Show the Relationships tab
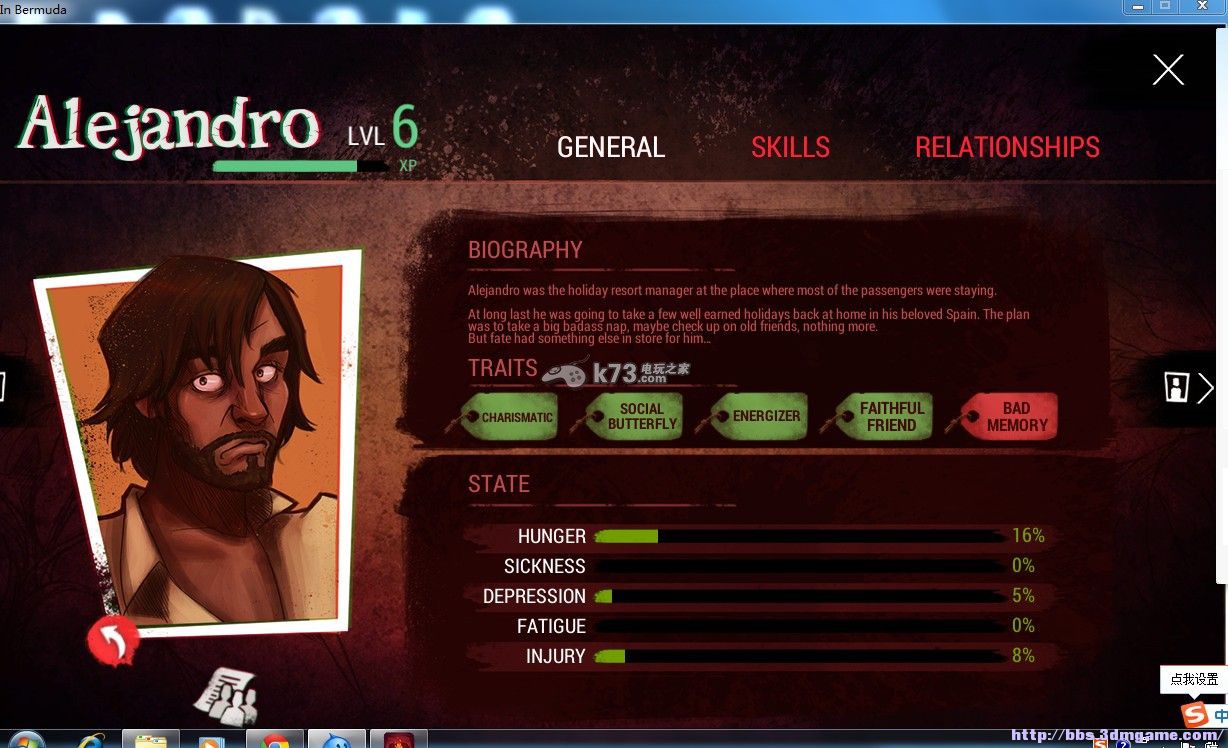This screenshot has height=748, width=1228. coord(1007,148)
